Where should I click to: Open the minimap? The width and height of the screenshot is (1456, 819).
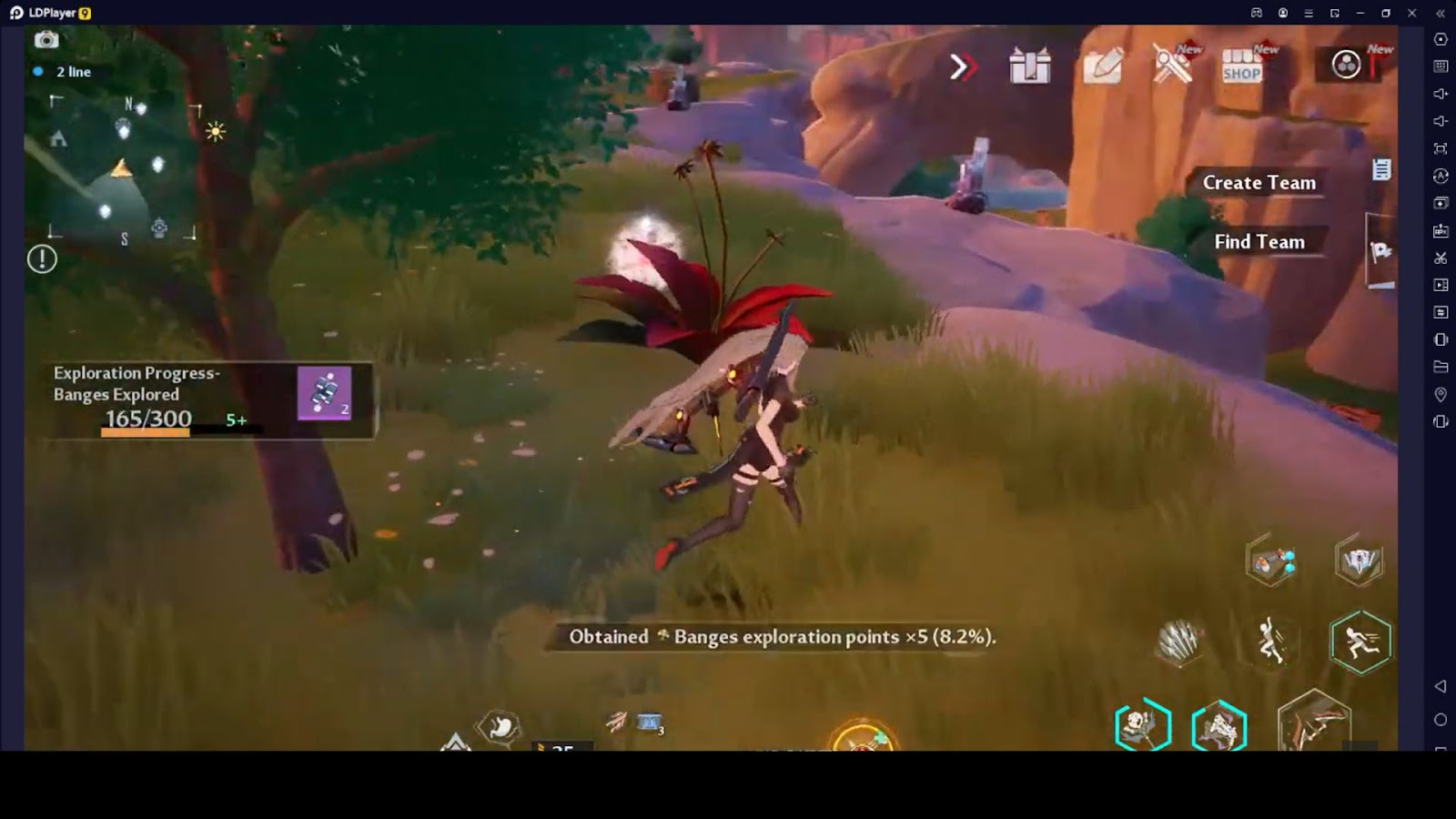pos(123,168)
